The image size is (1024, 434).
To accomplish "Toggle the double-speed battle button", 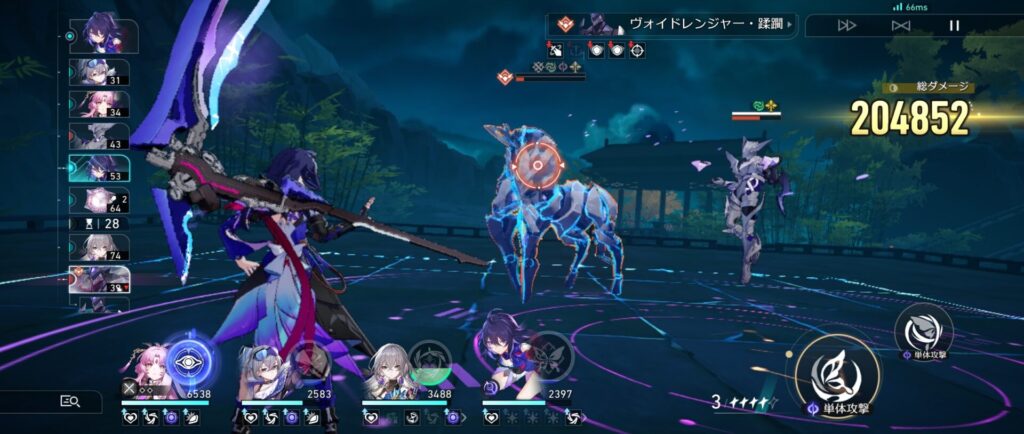I will tap(847, 25).
